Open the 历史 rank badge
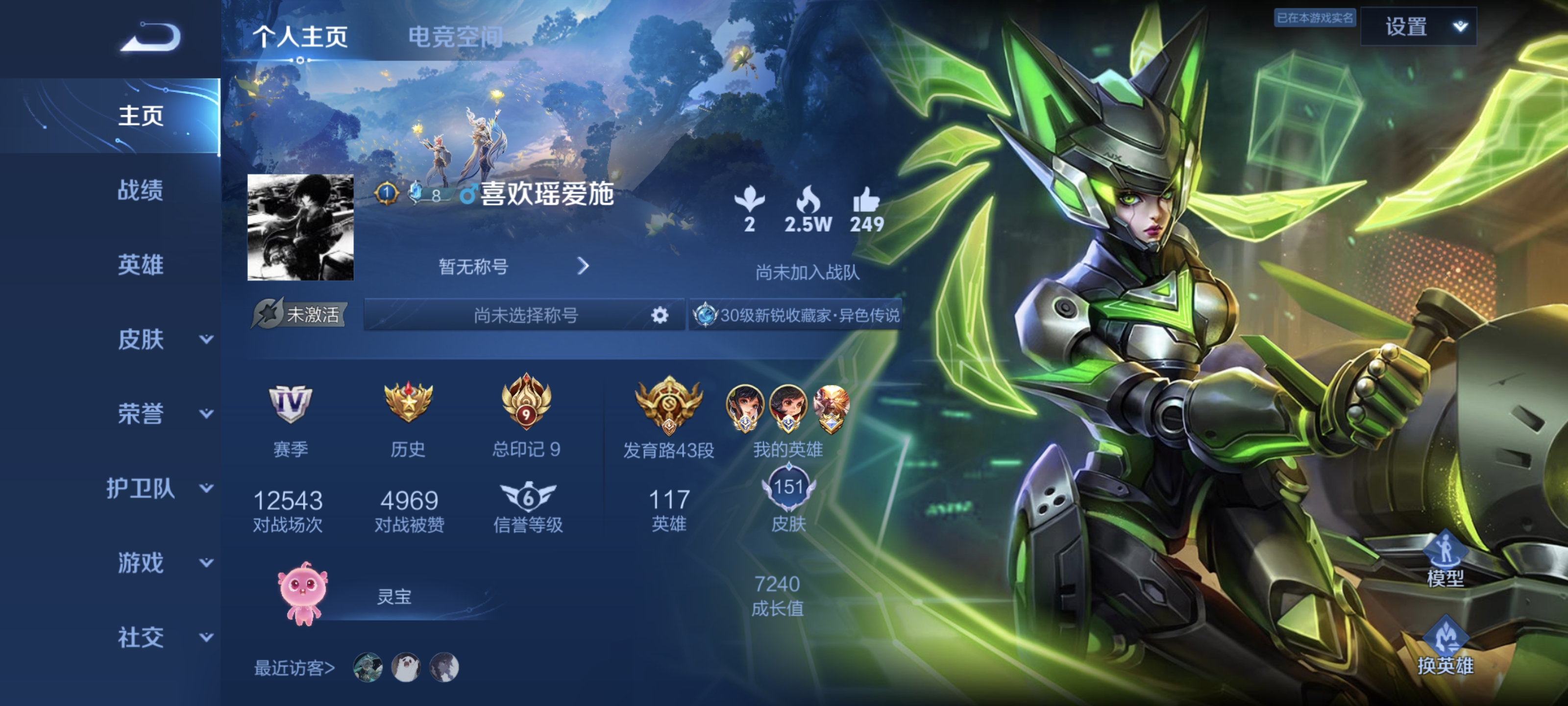 (x=408, y=403)
